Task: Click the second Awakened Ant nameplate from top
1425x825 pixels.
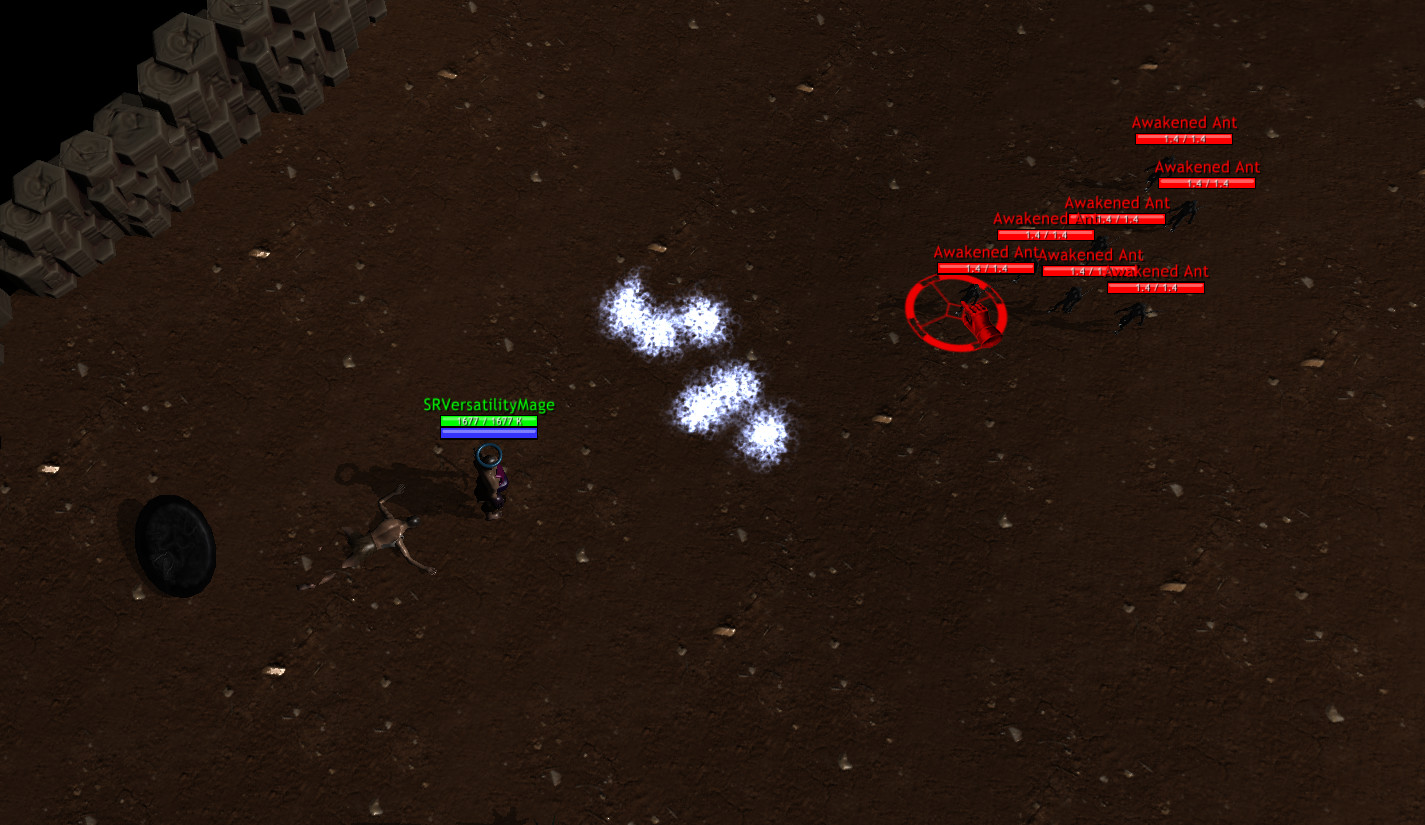Action: (1207, 167)
